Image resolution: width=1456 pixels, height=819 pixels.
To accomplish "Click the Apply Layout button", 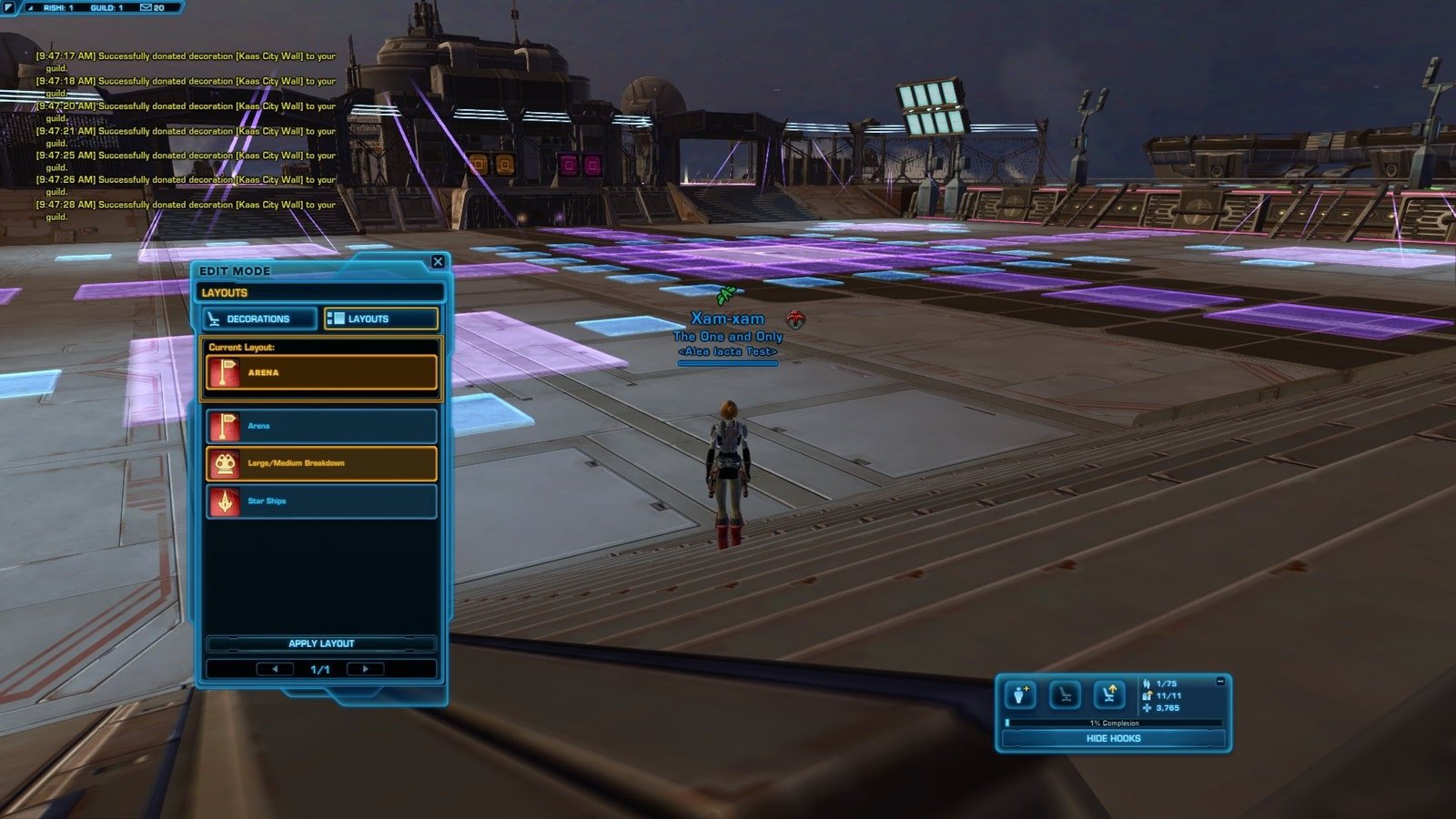I will point(321,643).
